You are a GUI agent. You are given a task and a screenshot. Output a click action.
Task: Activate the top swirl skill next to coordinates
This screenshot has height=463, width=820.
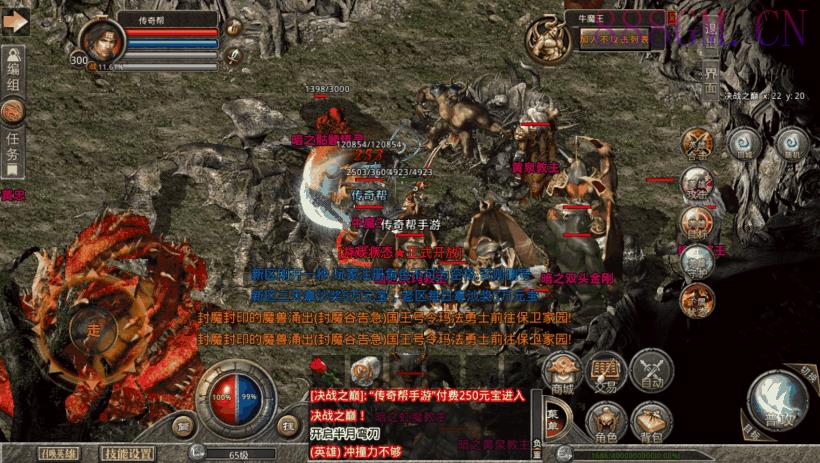[745, 142]
